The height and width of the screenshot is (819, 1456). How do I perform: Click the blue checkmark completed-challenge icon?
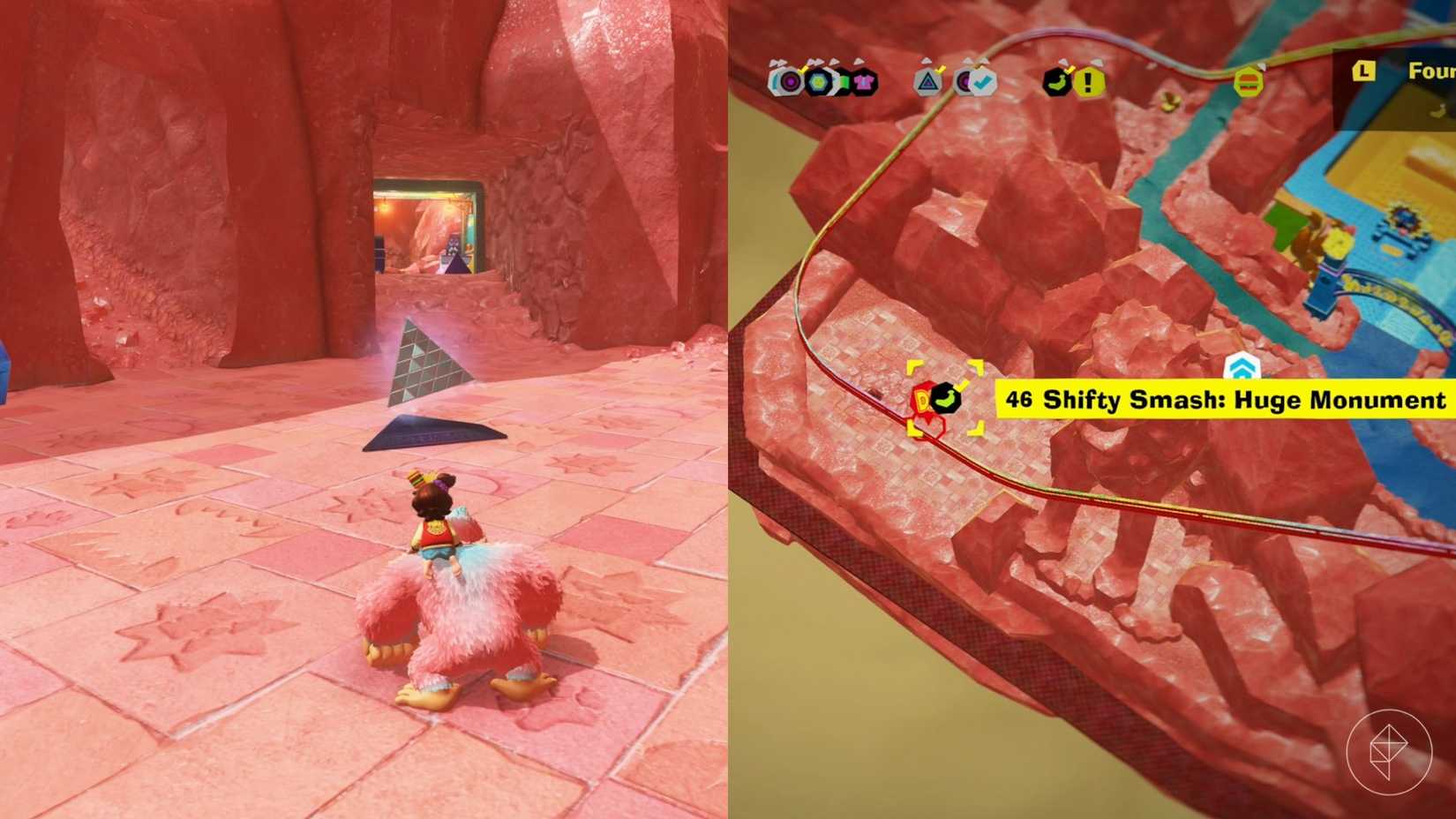click(x=983, y=82)
